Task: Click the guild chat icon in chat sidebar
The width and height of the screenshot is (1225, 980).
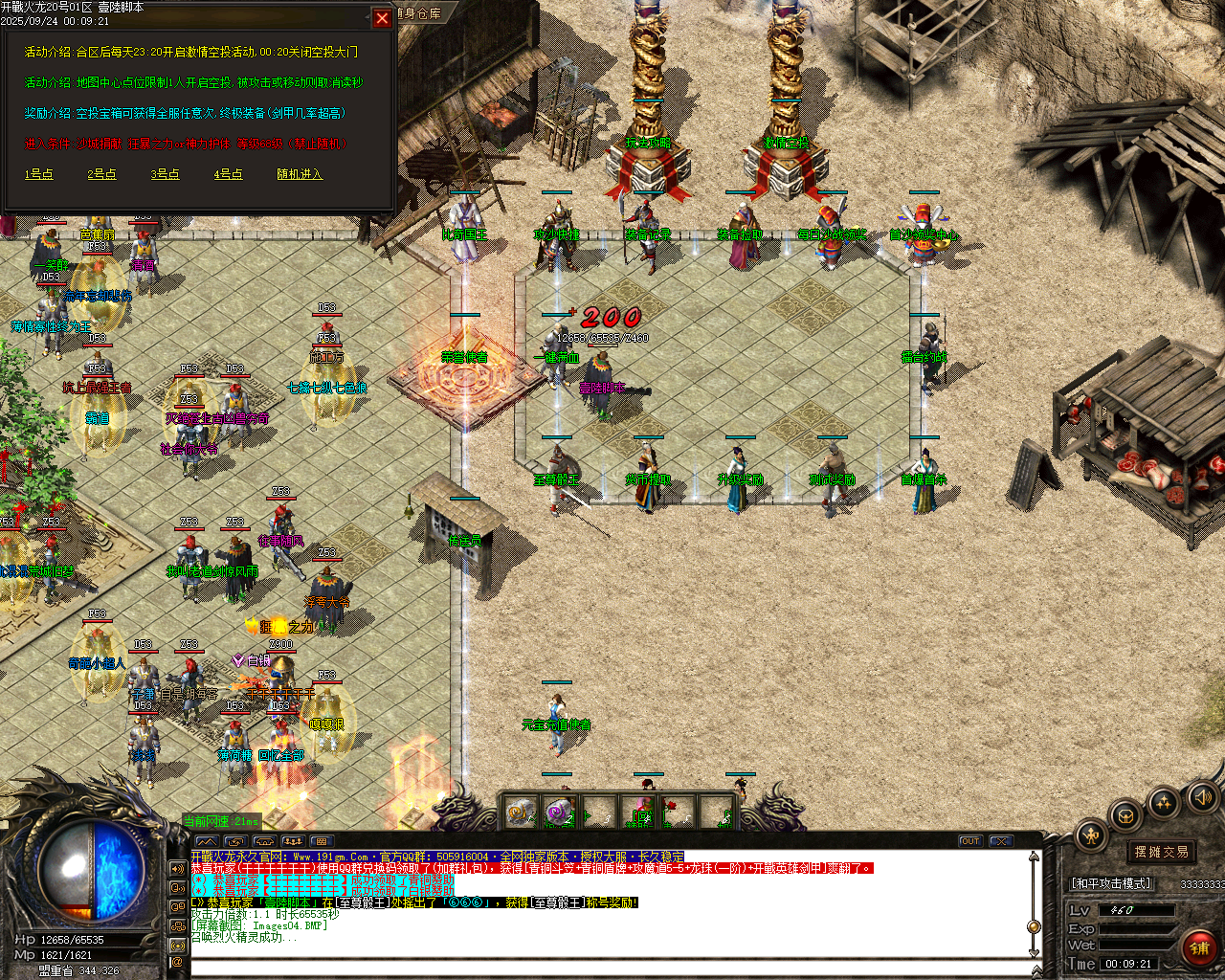Action: point(178,924)
